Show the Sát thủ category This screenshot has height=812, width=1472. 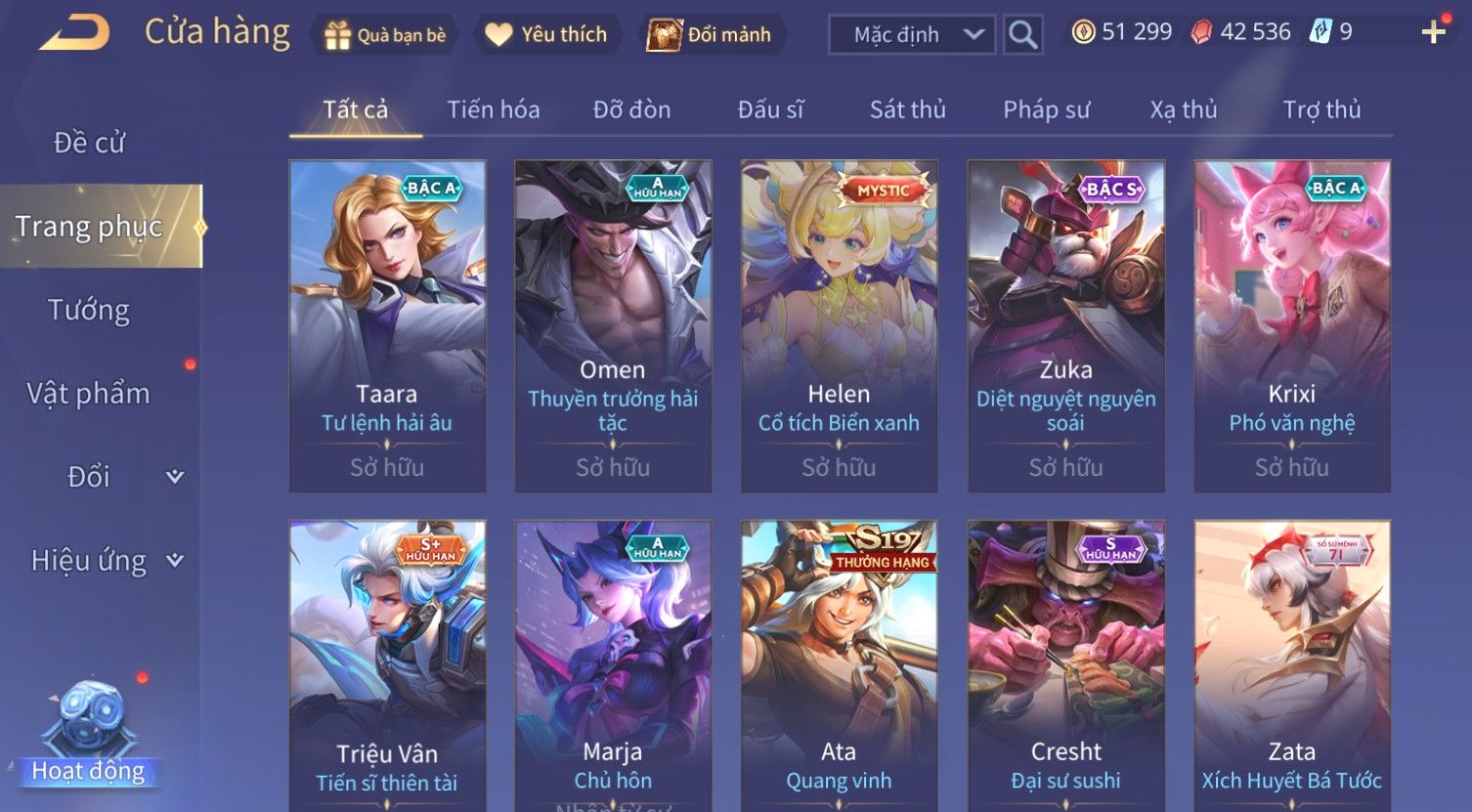click(x=908, y=109)
